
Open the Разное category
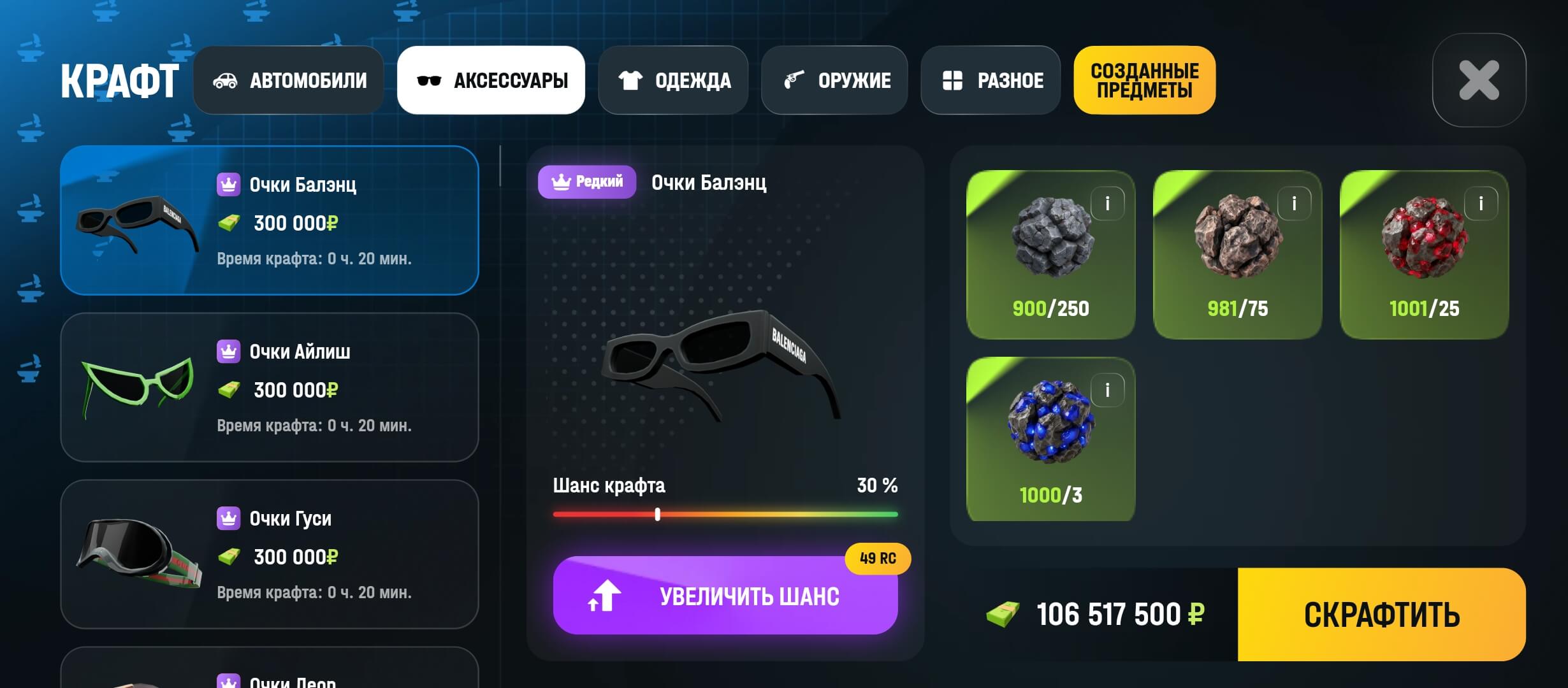click(x=991, y=80)
